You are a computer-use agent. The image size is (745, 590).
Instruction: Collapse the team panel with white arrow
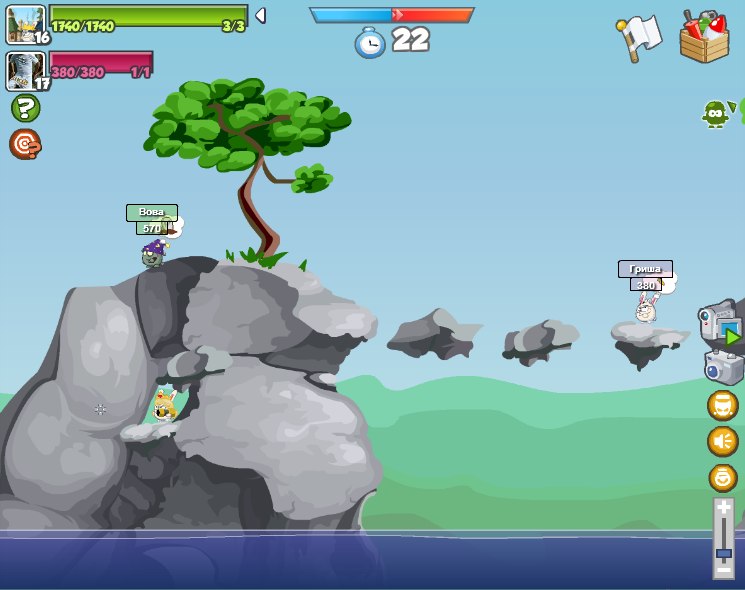tap(260, 16)
